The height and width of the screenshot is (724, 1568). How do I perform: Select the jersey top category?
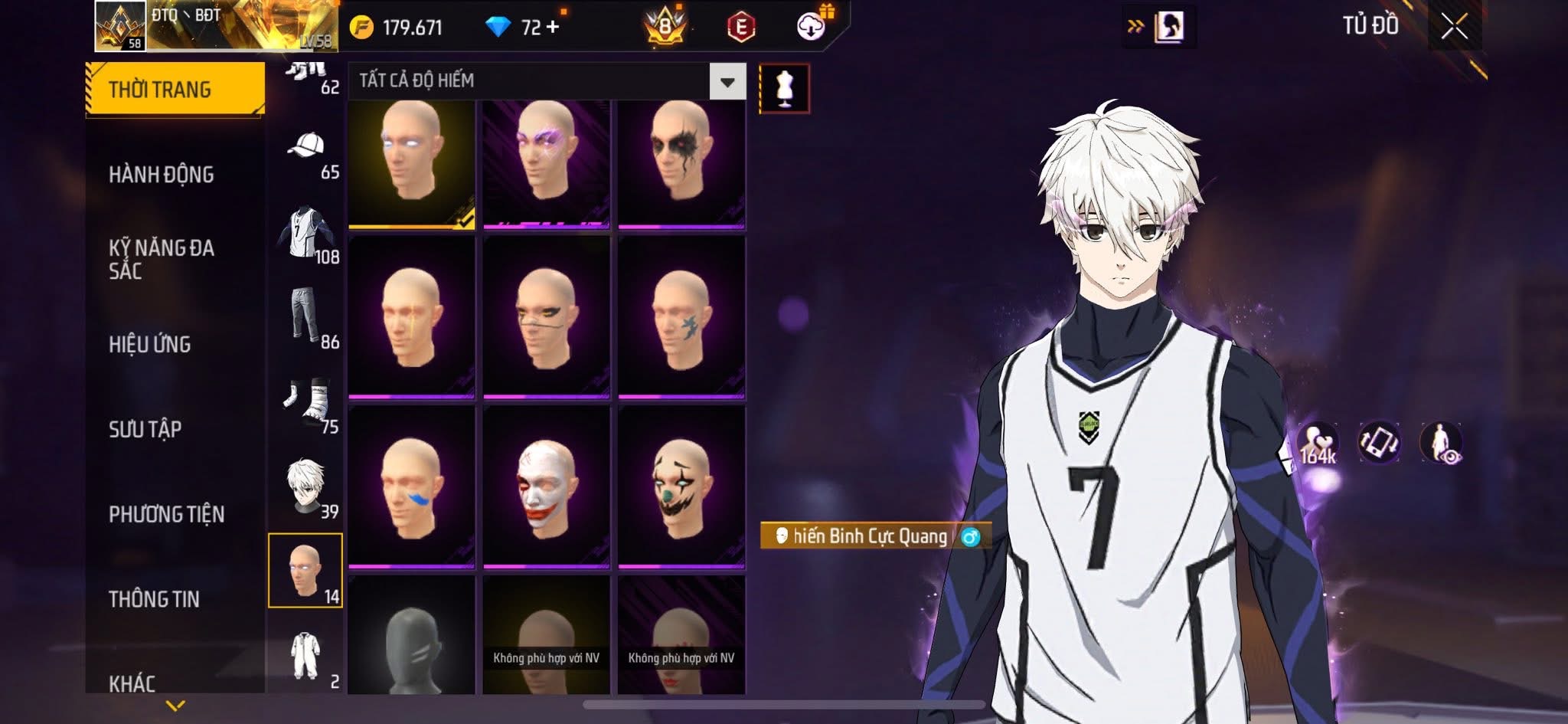(x=306, y=231)
